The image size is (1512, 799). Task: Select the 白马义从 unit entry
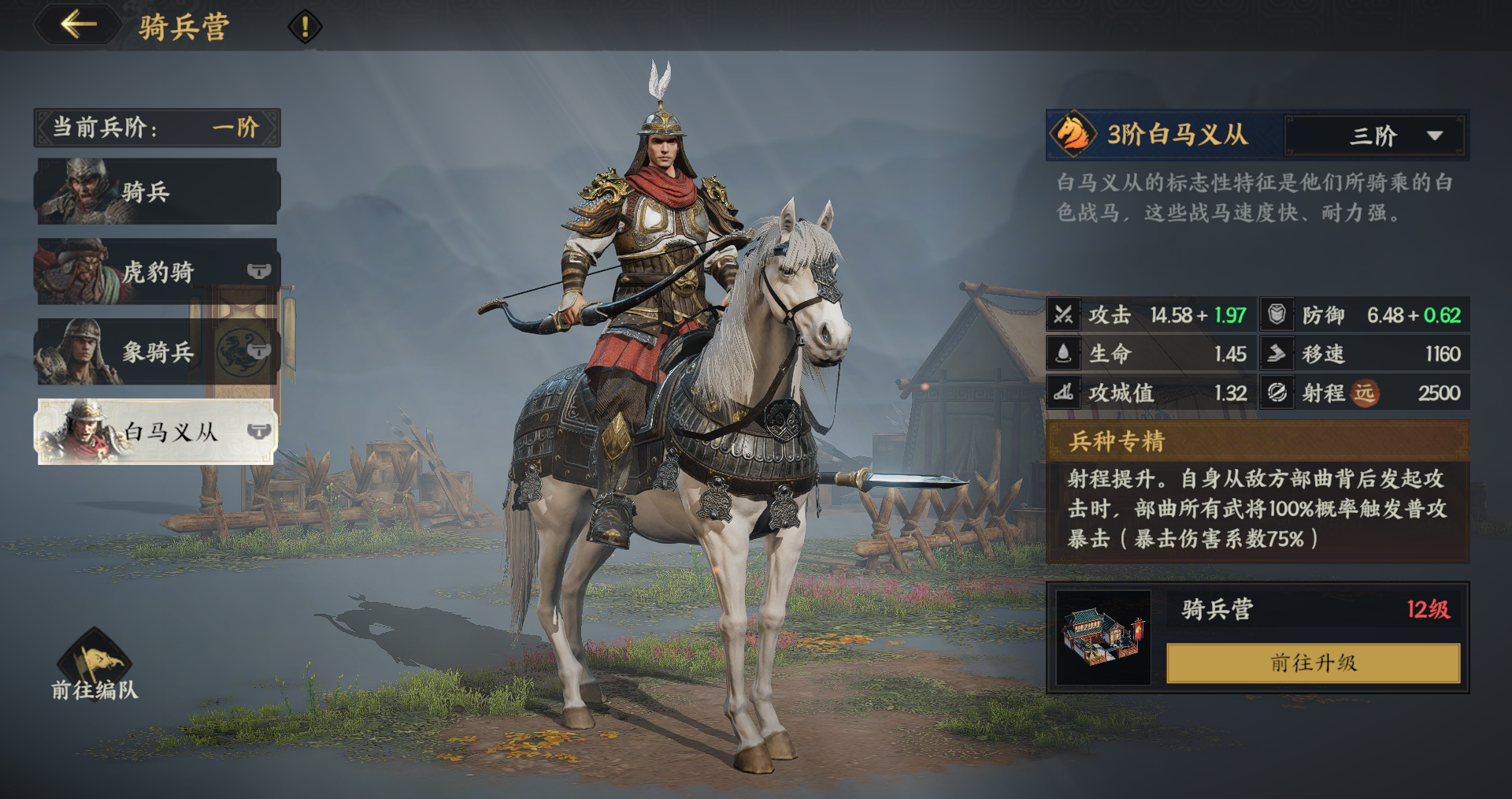[157, 432]
